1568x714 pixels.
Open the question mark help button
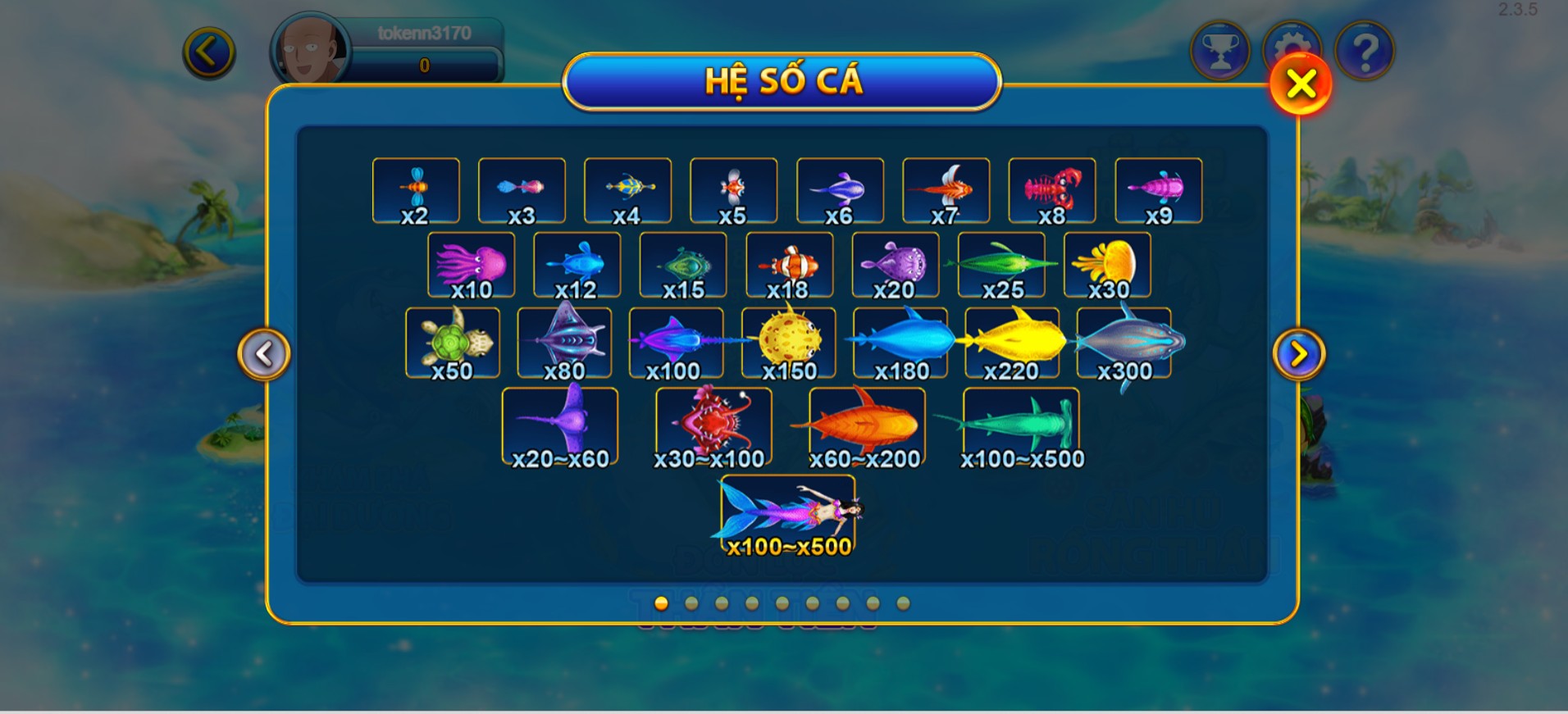(x=1364, y=52)
